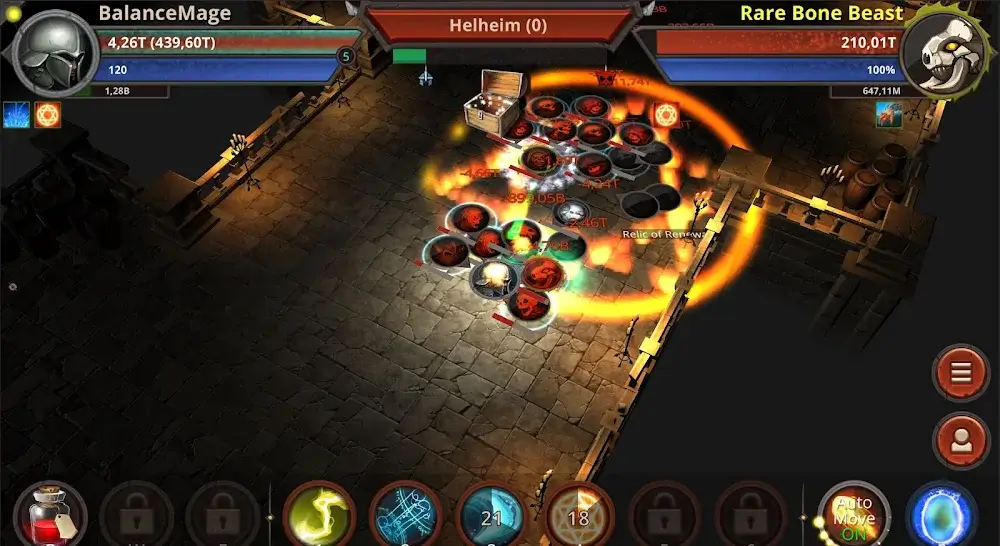Select the teal skill showing cooldown 21

click(x=491, y=517)
